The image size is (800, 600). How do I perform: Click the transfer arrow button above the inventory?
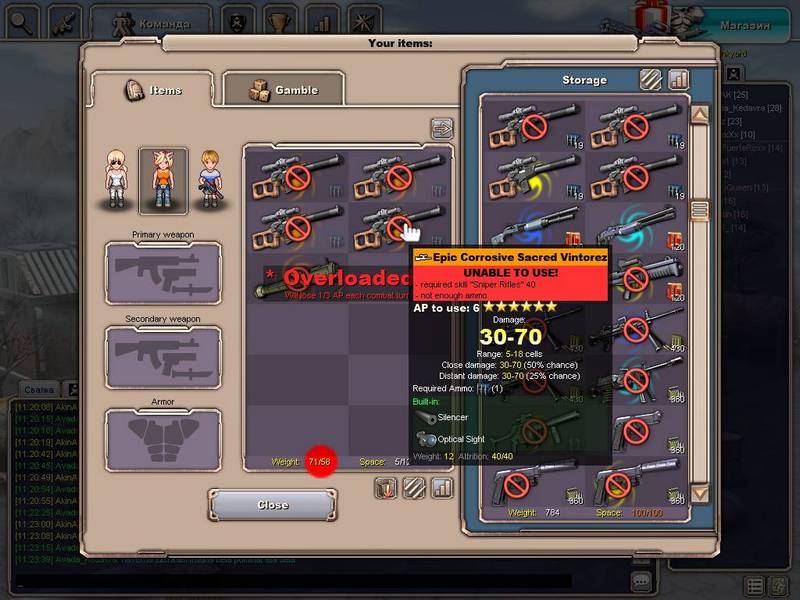(442, 128)
